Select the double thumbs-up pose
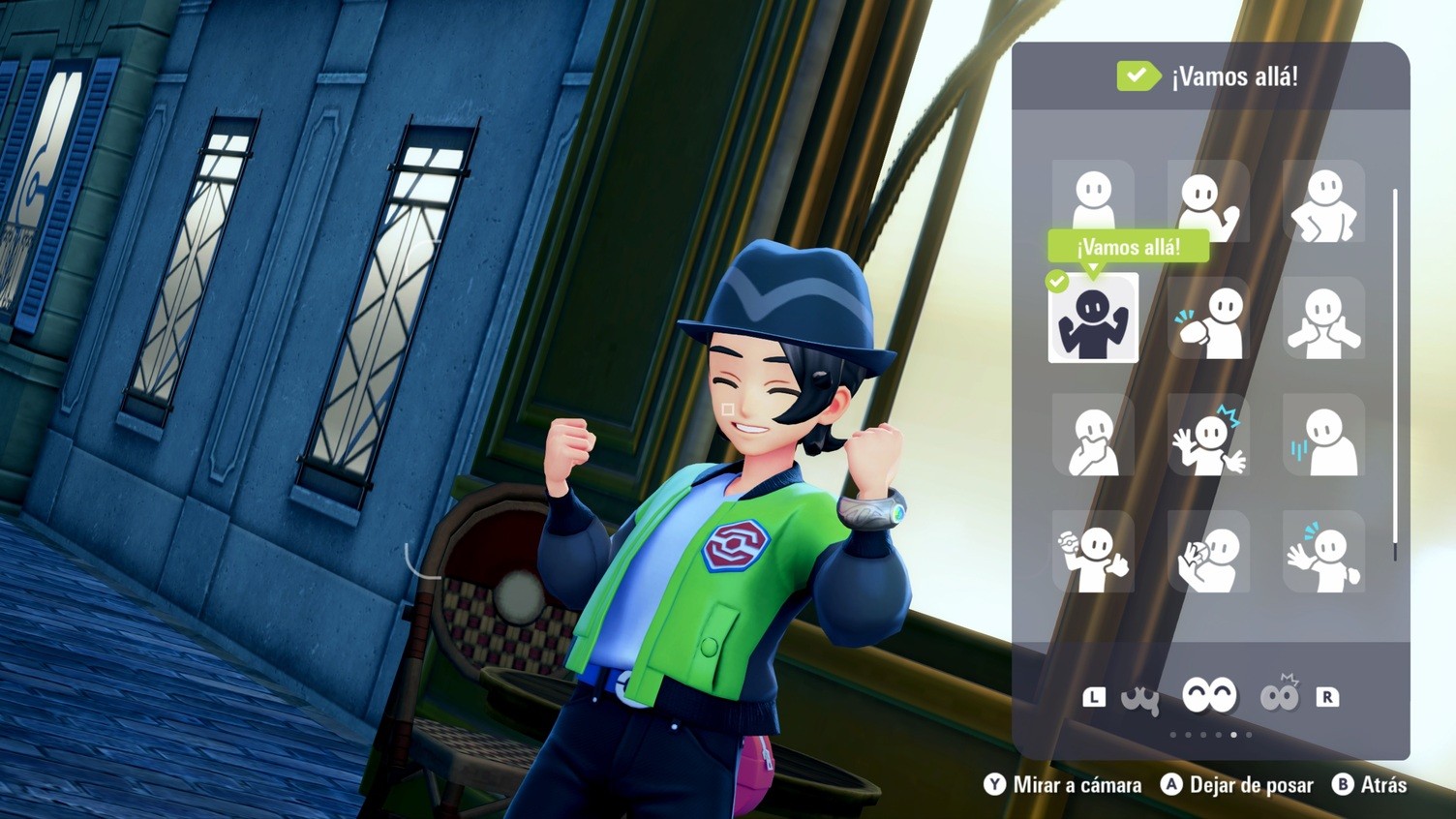Screen dimensions: 1456x819 [x=1323, y=318]
